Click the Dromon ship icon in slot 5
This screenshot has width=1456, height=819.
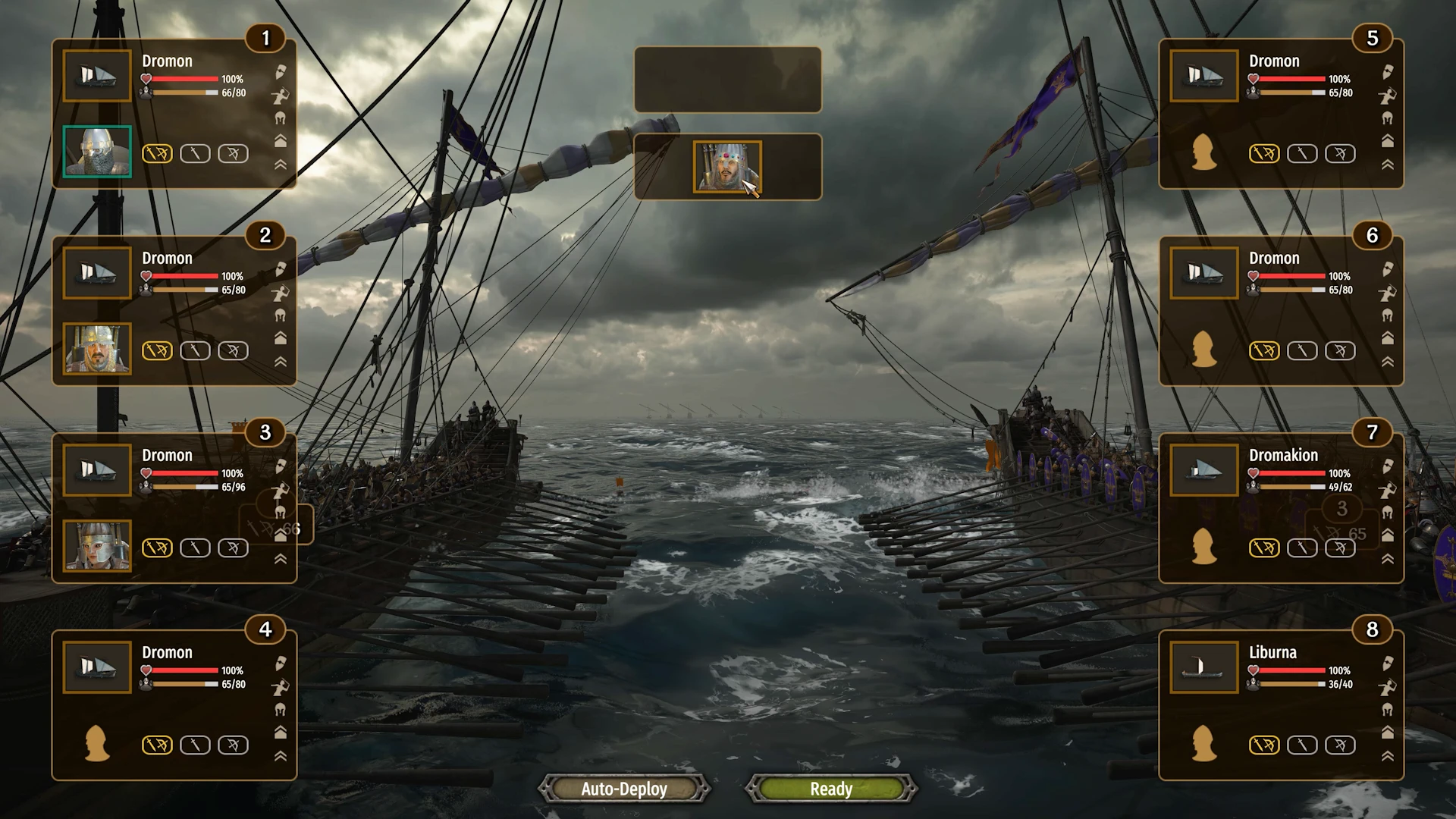coord(1203,76)
